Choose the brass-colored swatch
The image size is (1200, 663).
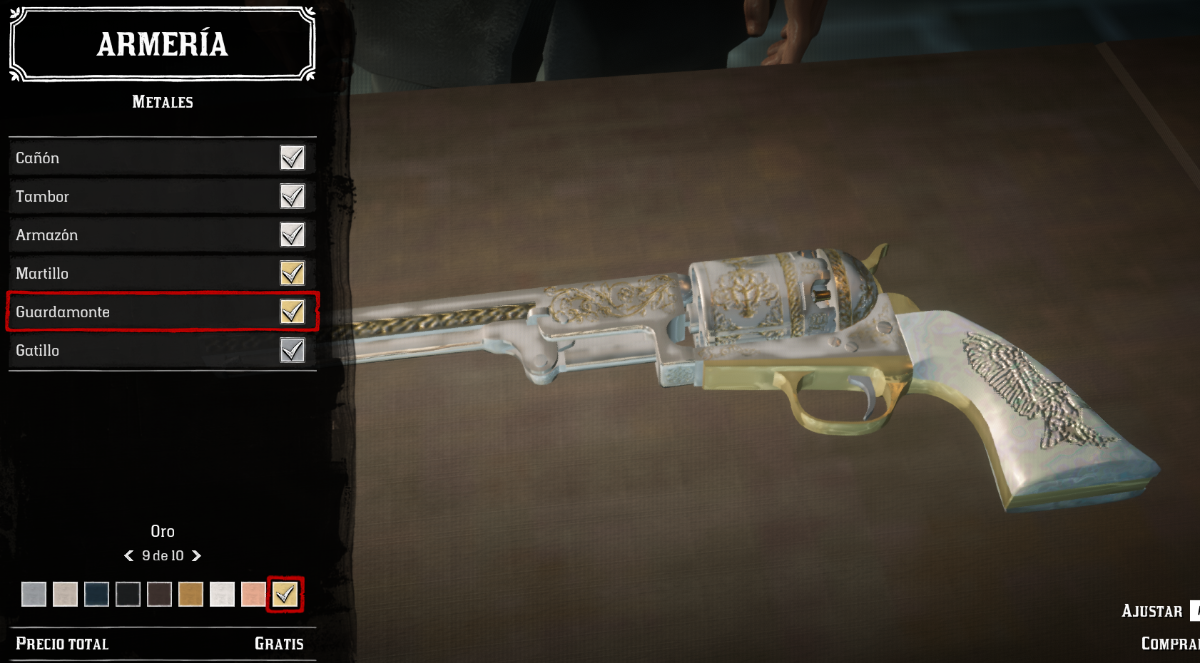click(x=190, y=595)
